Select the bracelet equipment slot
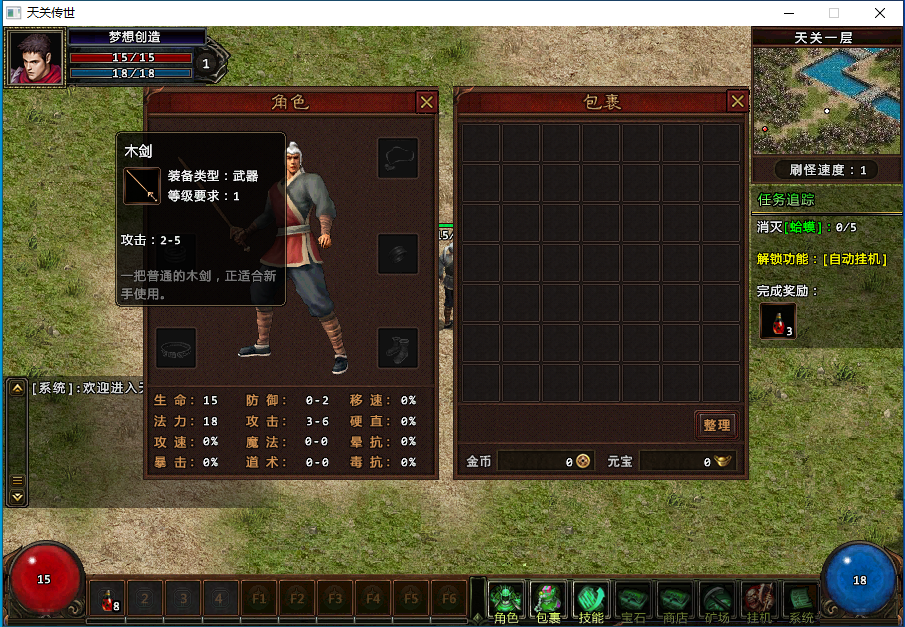This screenshot has width=905, height=627. click(397, 253)
